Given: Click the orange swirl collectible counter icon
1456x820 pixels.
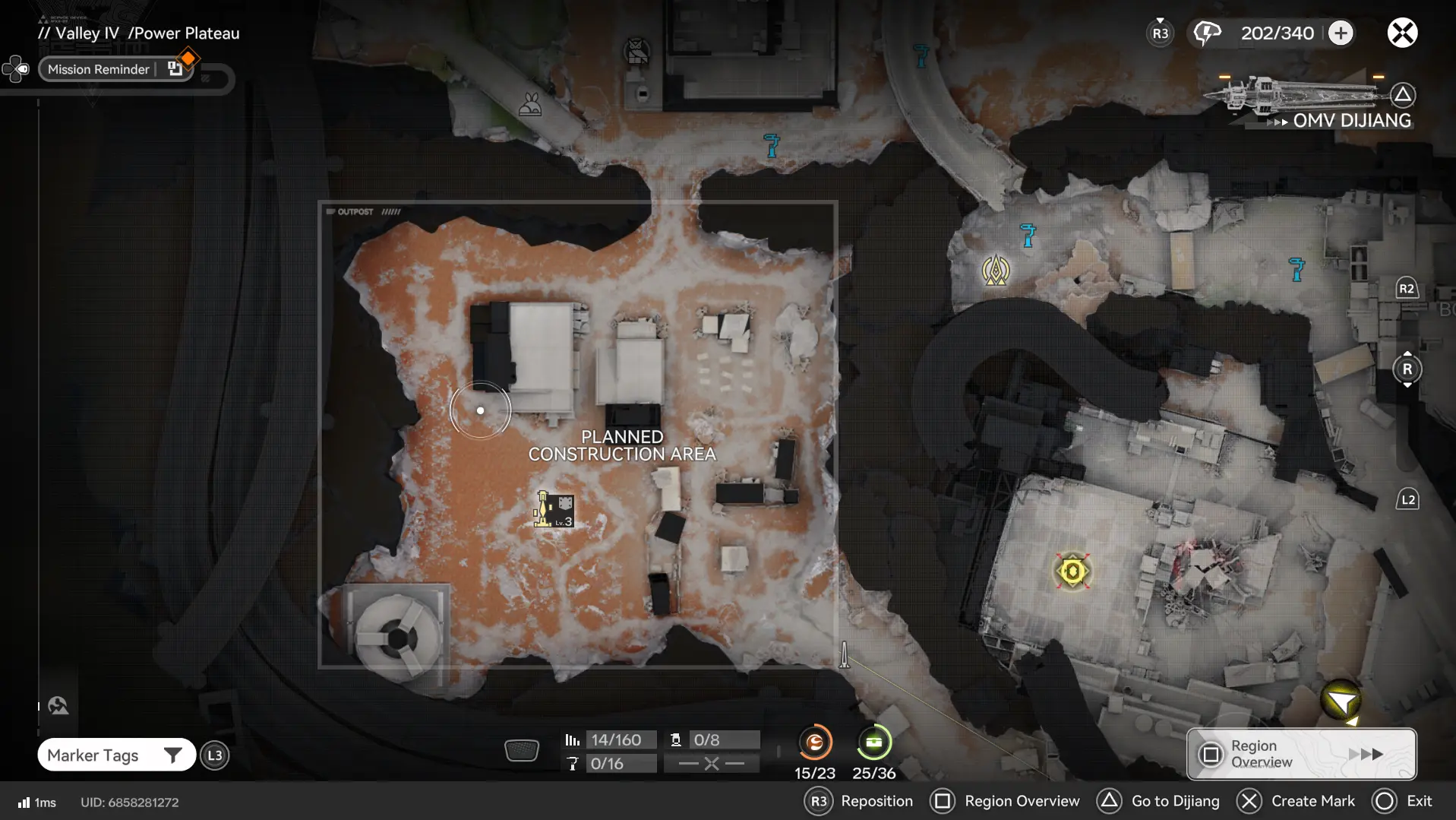Looking at the screenshot, I should pyautogui.click(x=814, y=742).
